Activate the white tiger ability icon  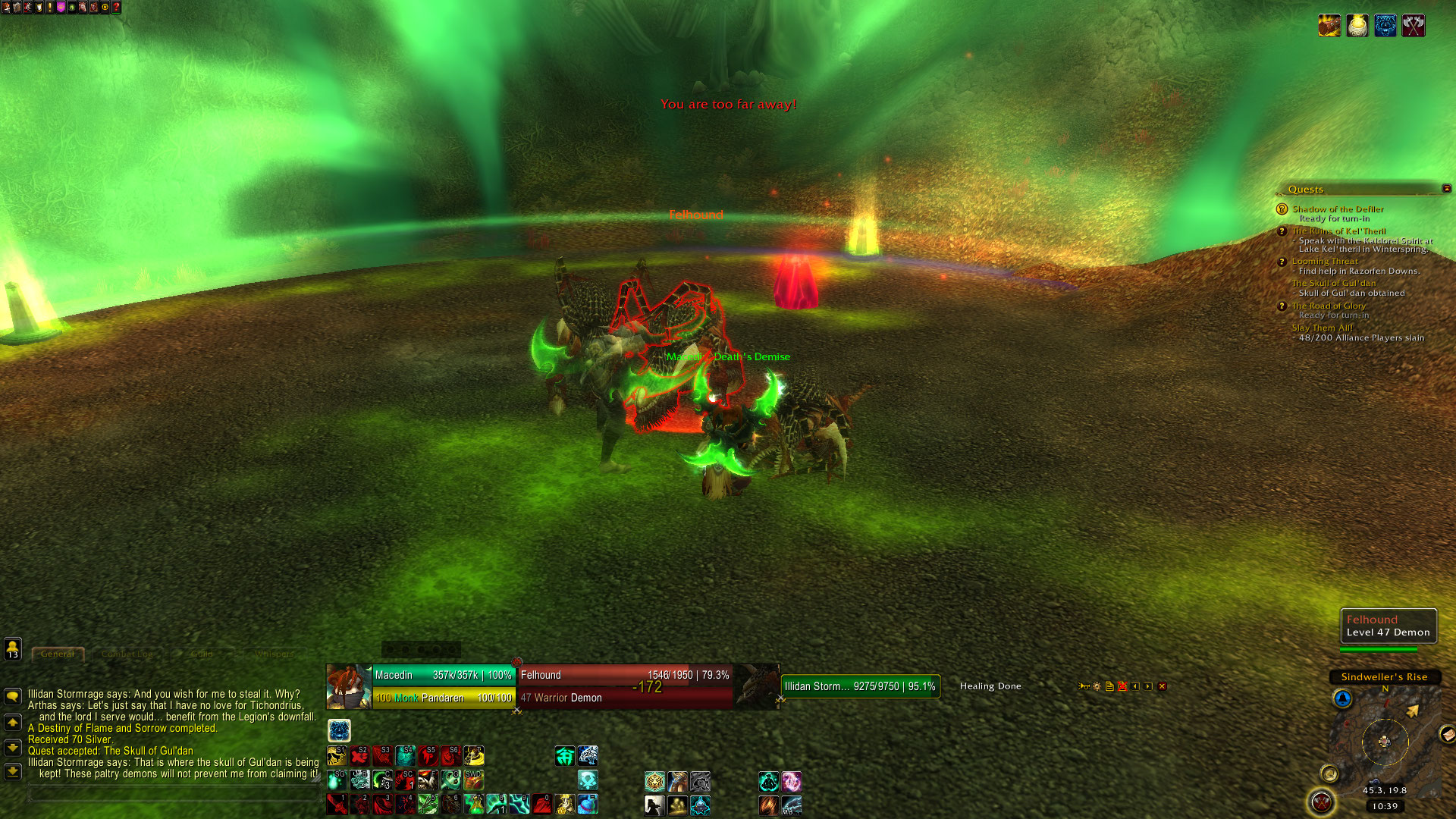588,755
